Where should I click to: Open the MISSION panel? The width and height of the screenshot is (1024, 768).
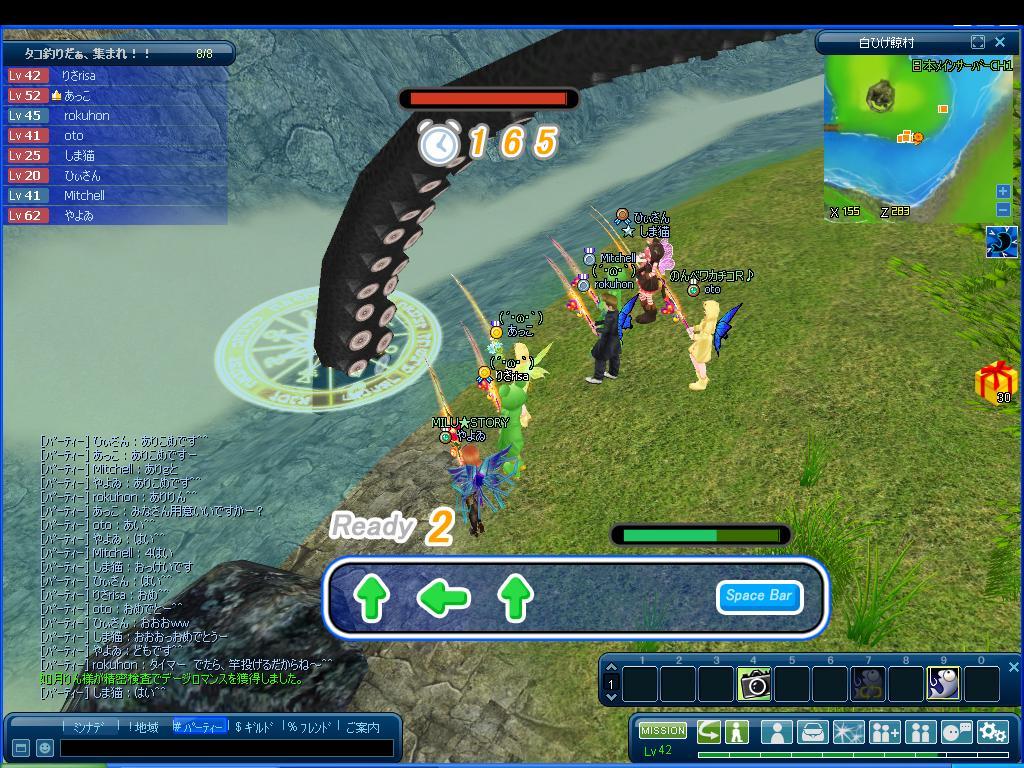pyautogui.click(x=663, y=730)
